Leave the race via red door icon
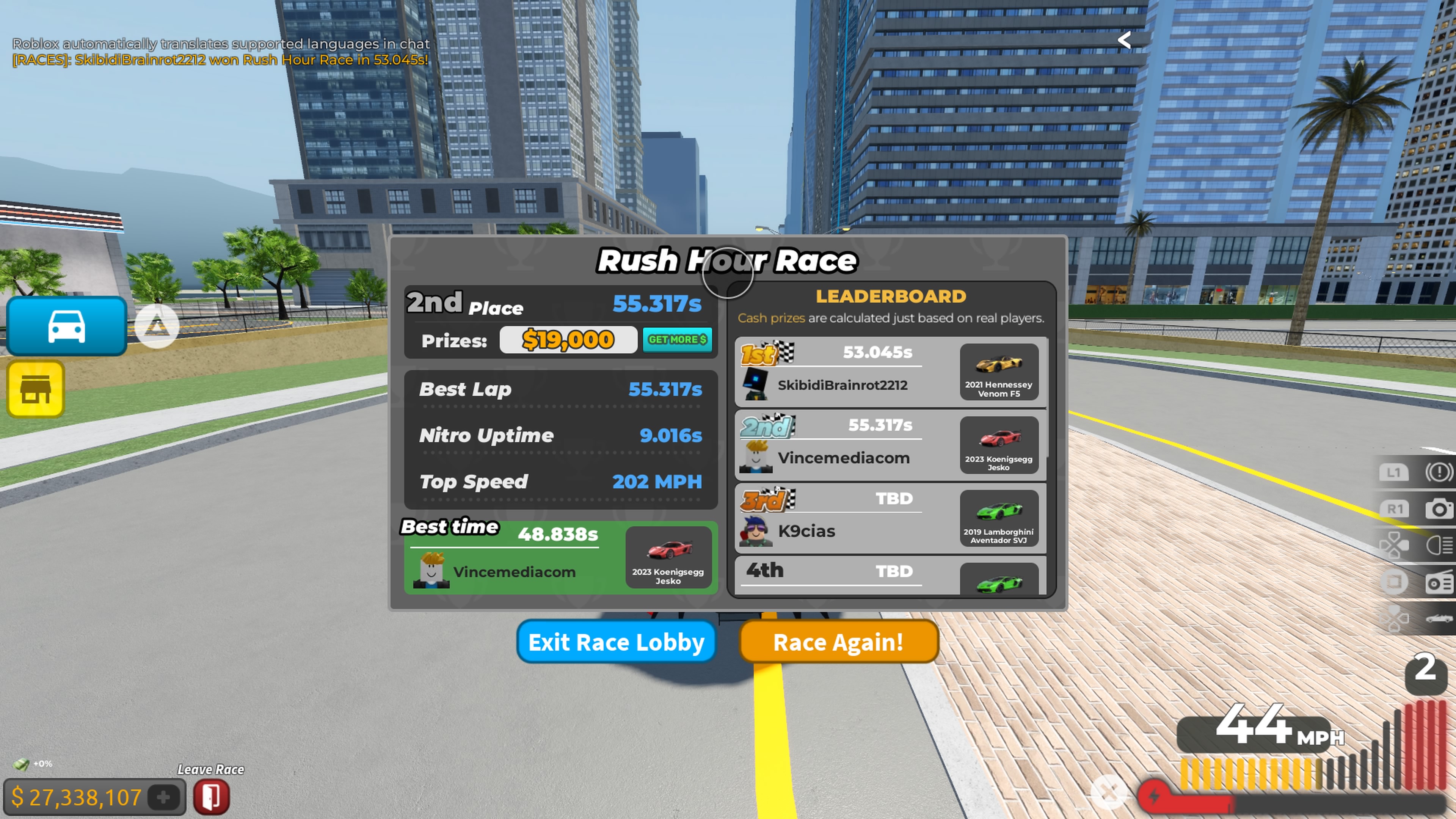1456x819 pixels. pos(212,797)
